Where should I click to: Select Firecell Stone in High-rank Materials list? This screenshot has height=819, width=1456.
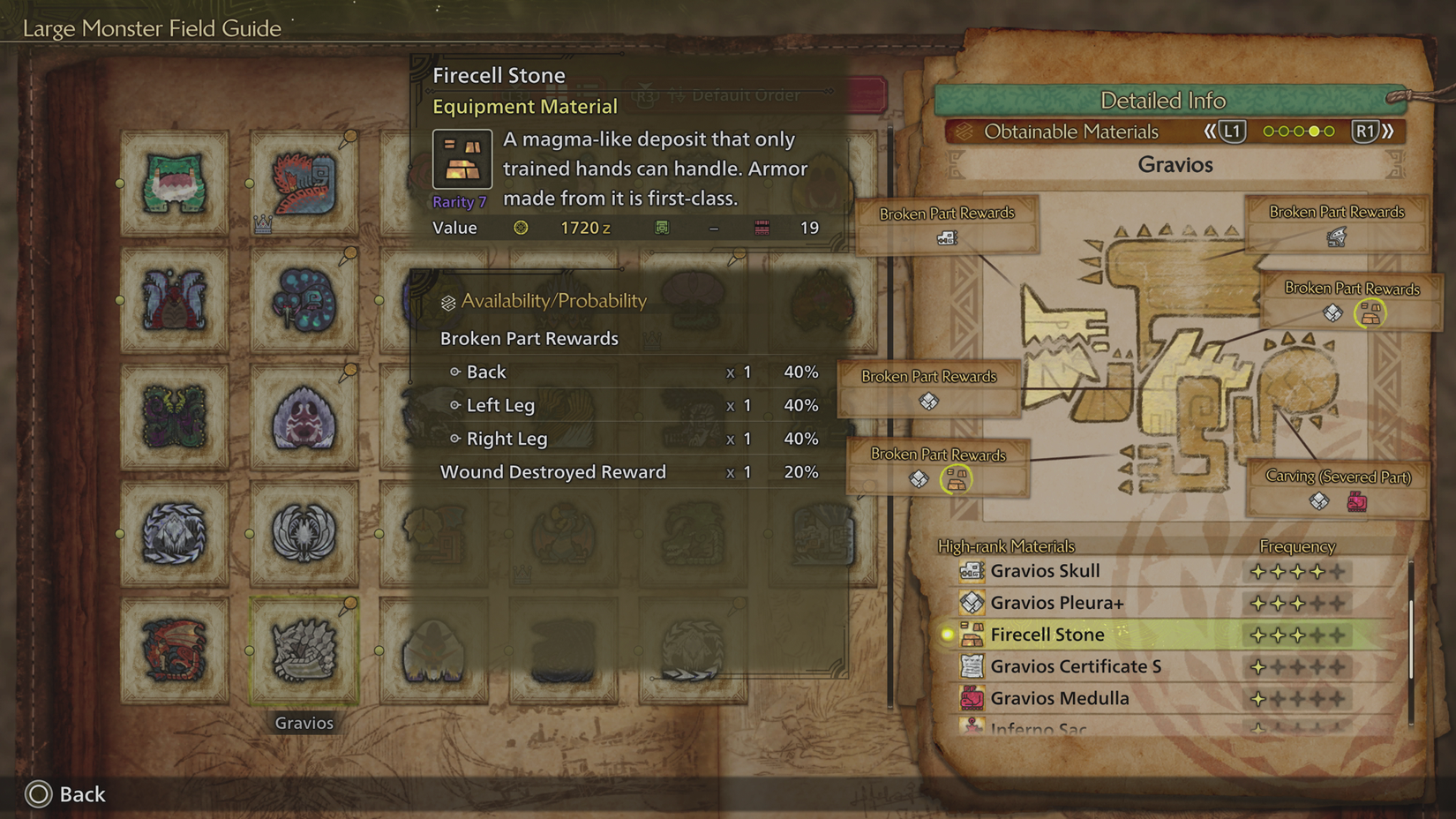pyautogui.click(x=1047, y=635)
